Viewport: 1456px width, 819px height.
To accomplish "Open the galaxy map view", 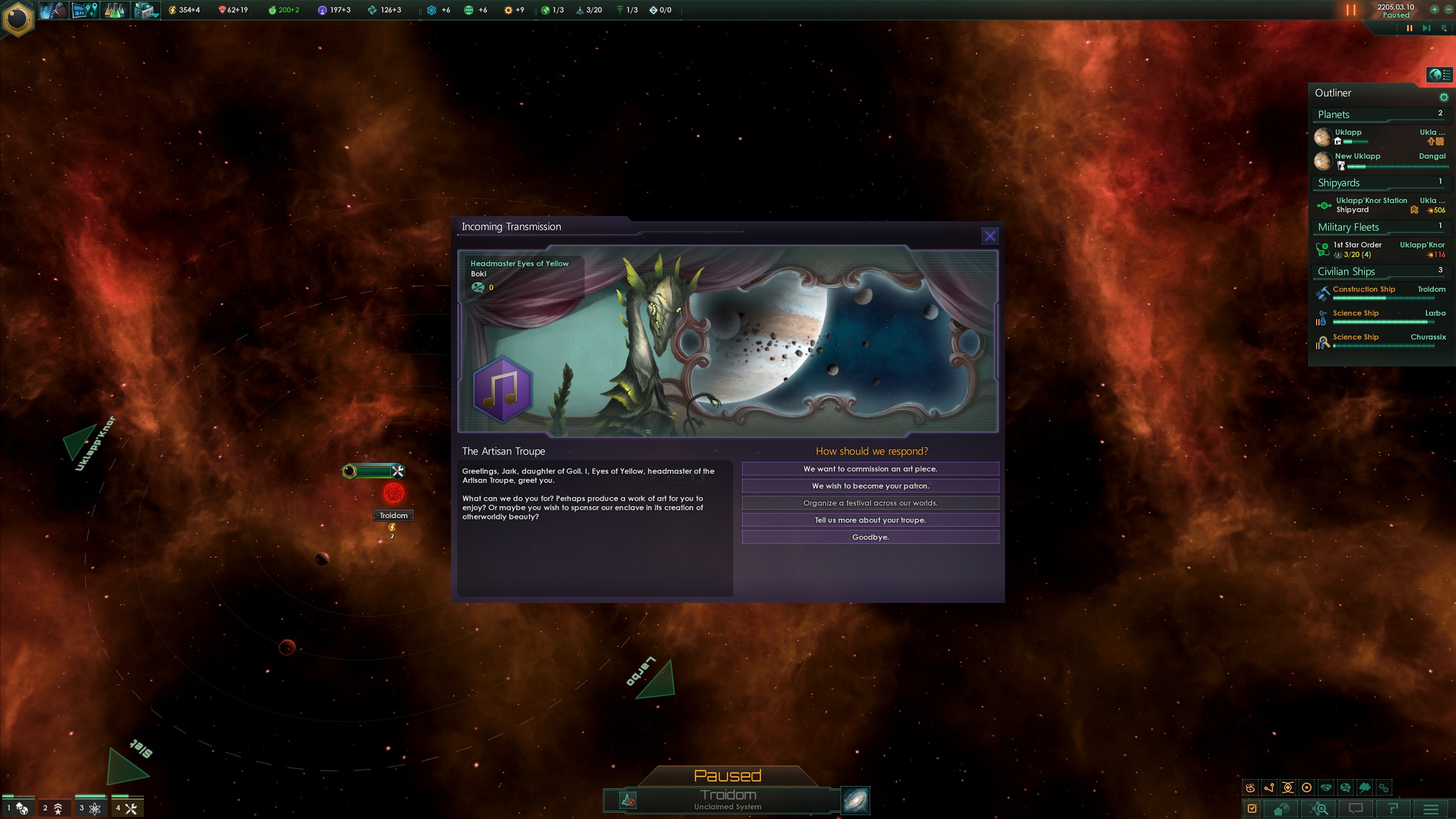I will pos(855,800).
